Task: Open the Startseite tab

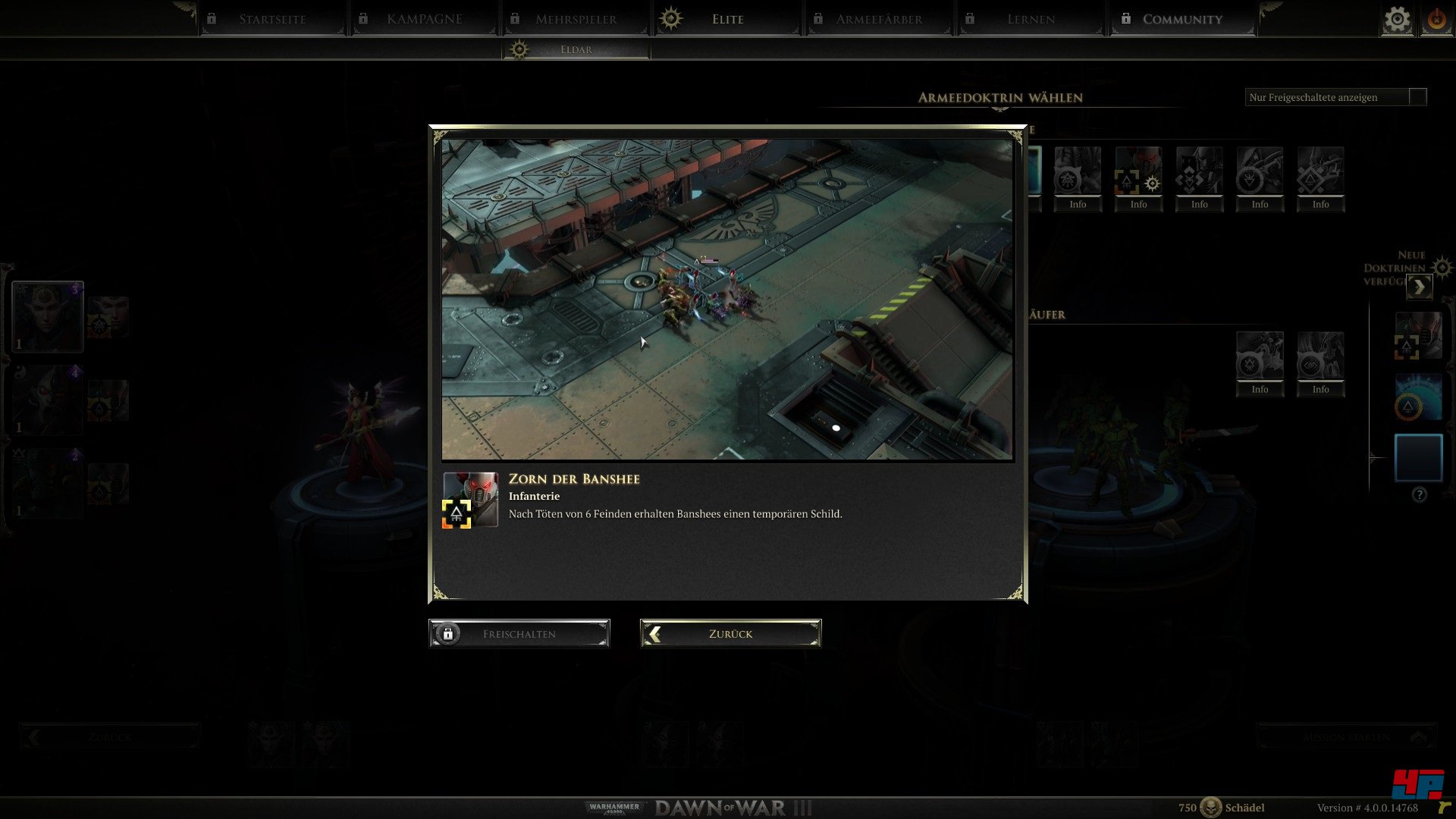Action: click(x=272, y=19)
